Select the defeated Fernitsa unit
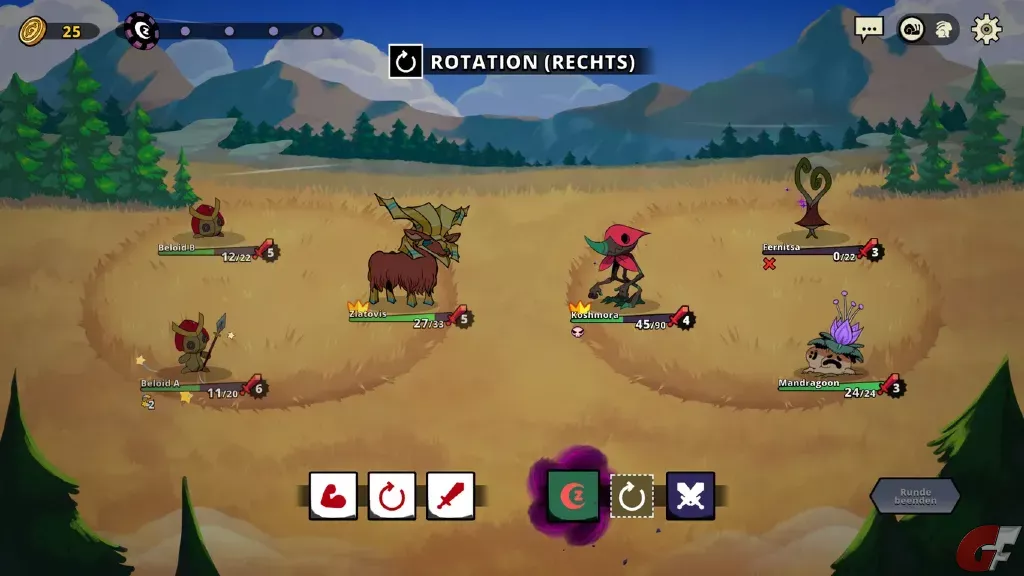This screenshot has height=576, width=1024. point(812,200)
